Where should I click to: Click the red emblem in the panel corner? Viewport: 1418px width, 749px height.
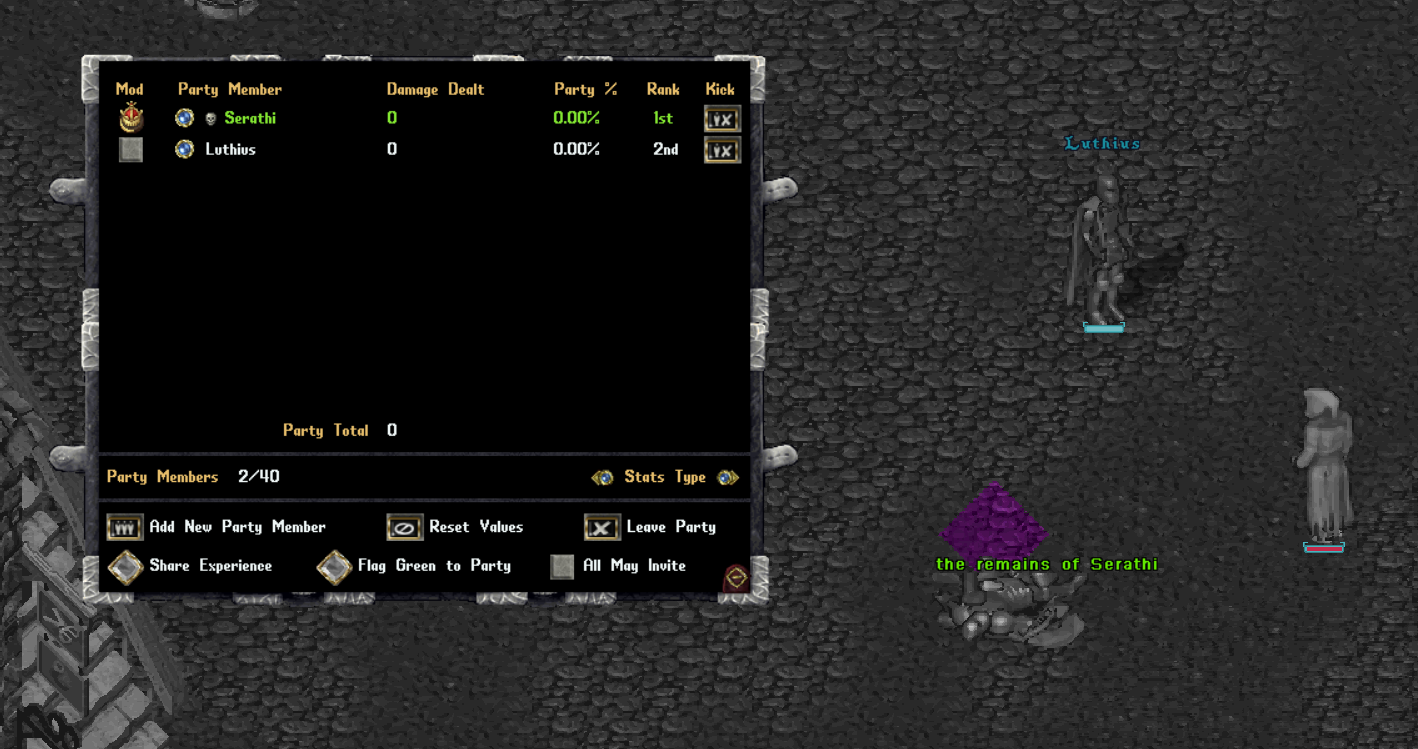pos(736,578)
